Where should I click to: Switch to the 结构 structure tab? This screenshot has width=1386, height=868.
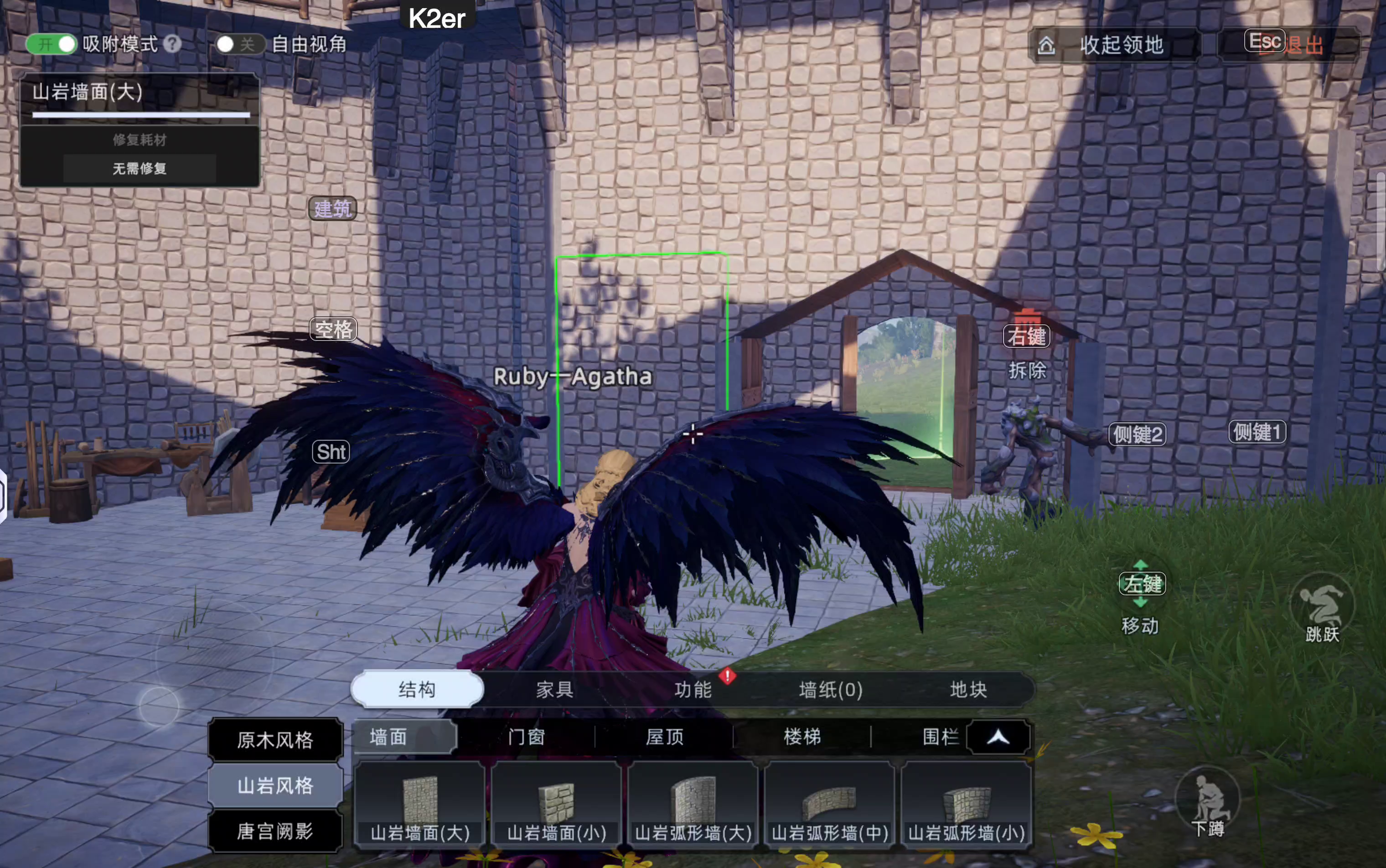click(418, 689)
